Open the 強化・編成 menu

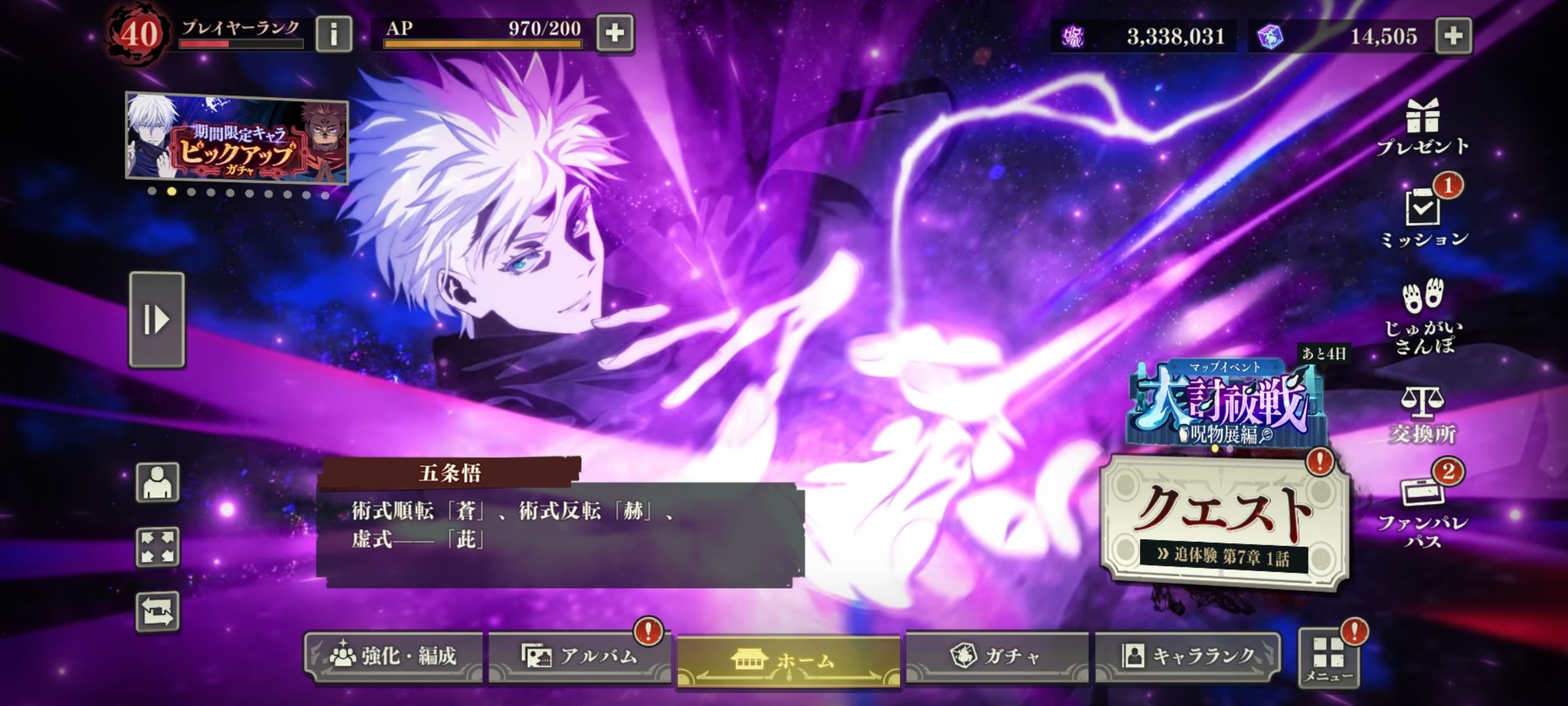click(393, 656)
